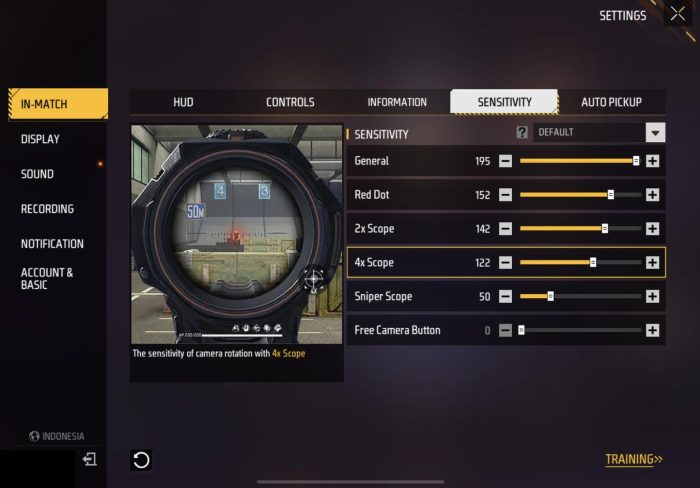Screen dimensions: 700x488
Task: Close the Settings screen
Action: 678,15
